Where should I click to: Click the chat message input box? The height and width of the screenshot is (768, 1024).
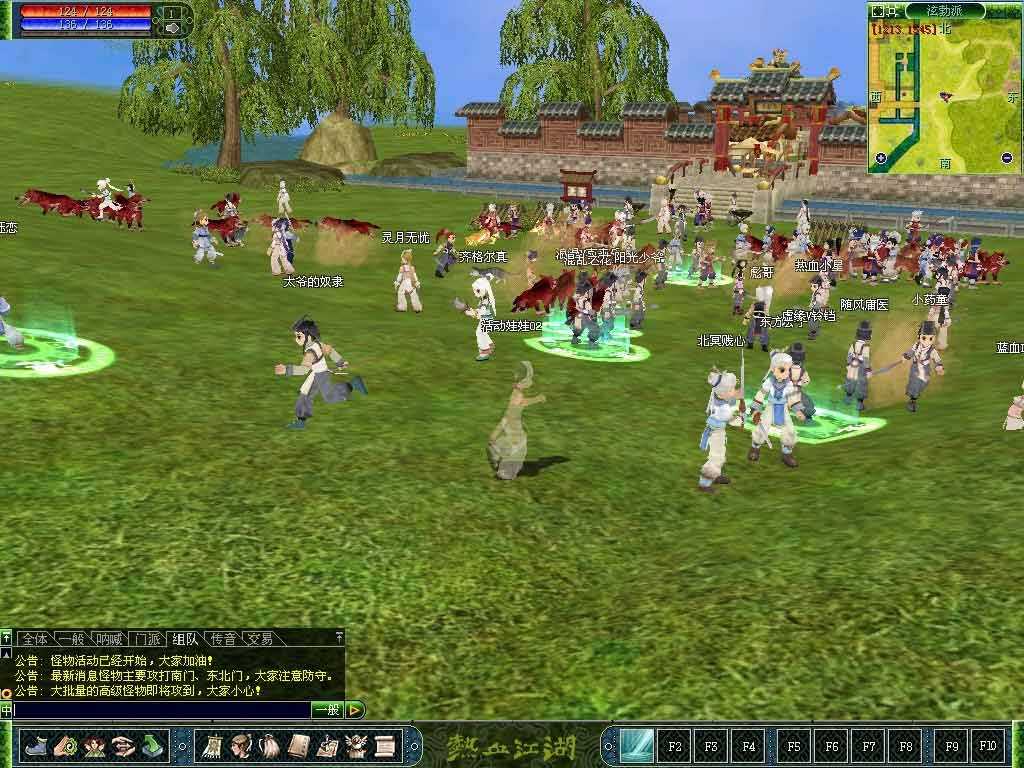160,710
